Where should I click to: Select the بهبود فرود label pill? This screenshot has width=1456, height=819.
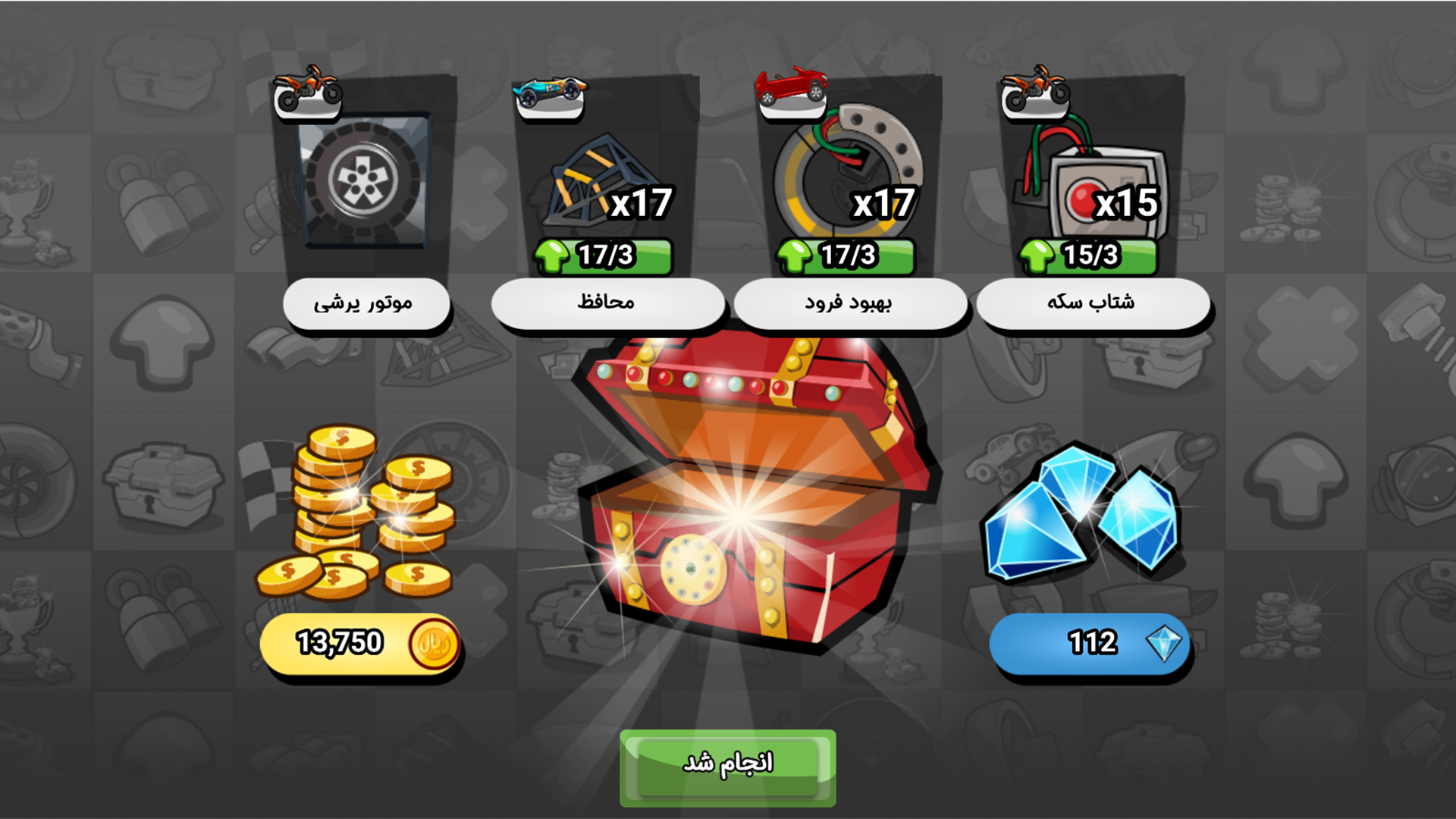(x=848, y=303)
